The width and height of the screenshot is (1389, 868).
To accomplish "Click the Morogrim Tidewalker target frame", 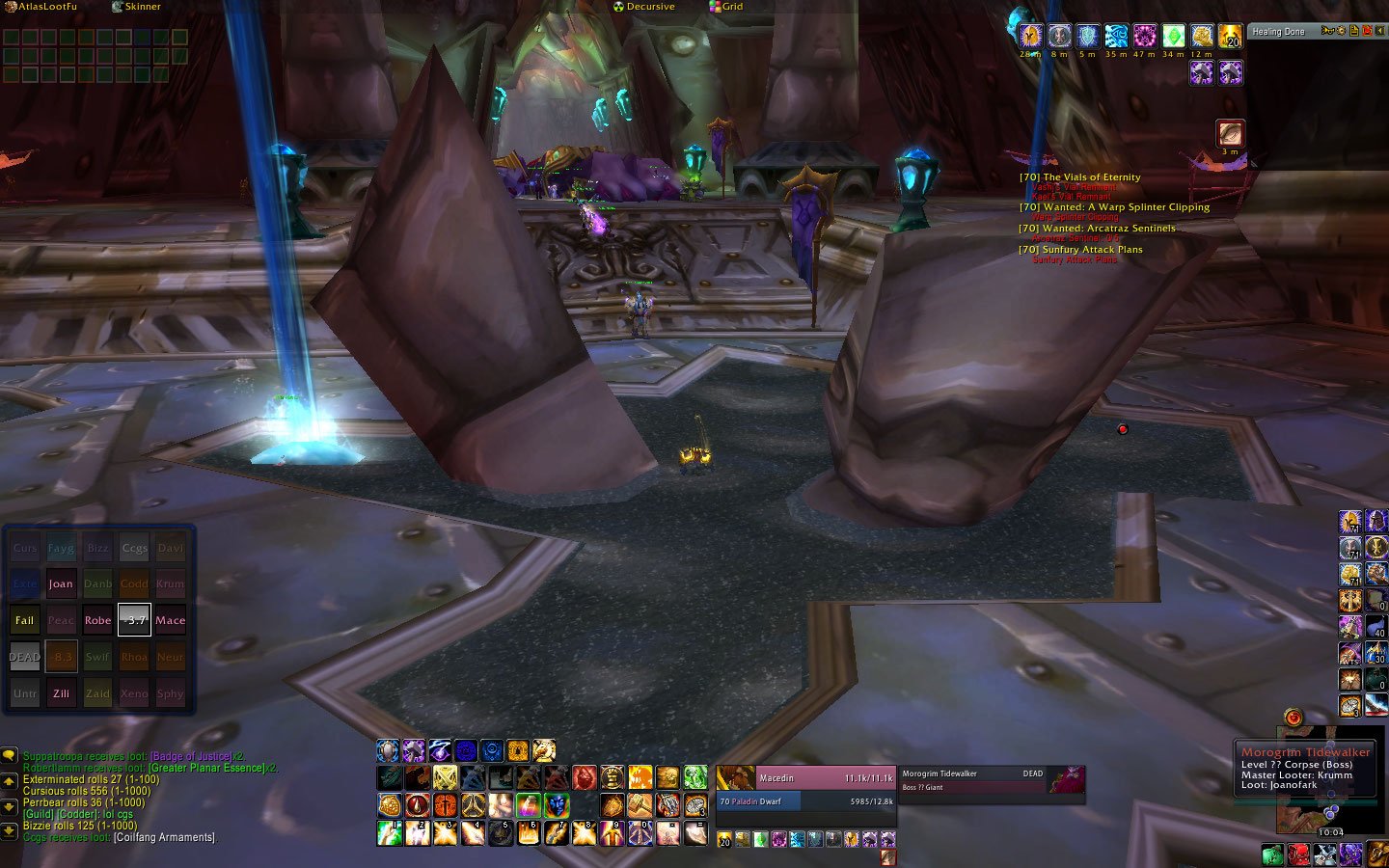I will click(972, 773).
